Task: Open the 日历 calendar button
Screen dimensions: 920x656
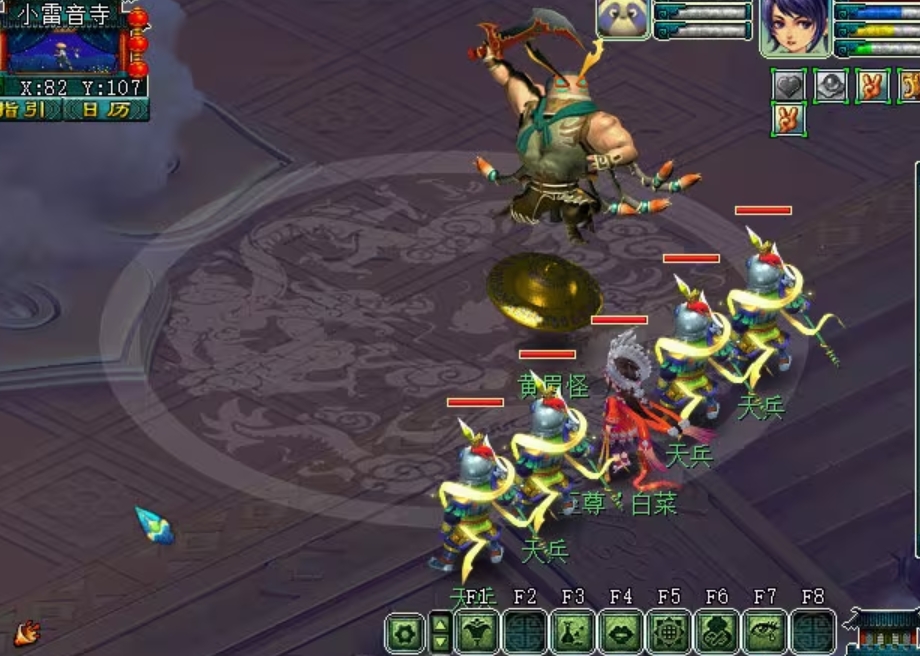Action: pos(105,110)
